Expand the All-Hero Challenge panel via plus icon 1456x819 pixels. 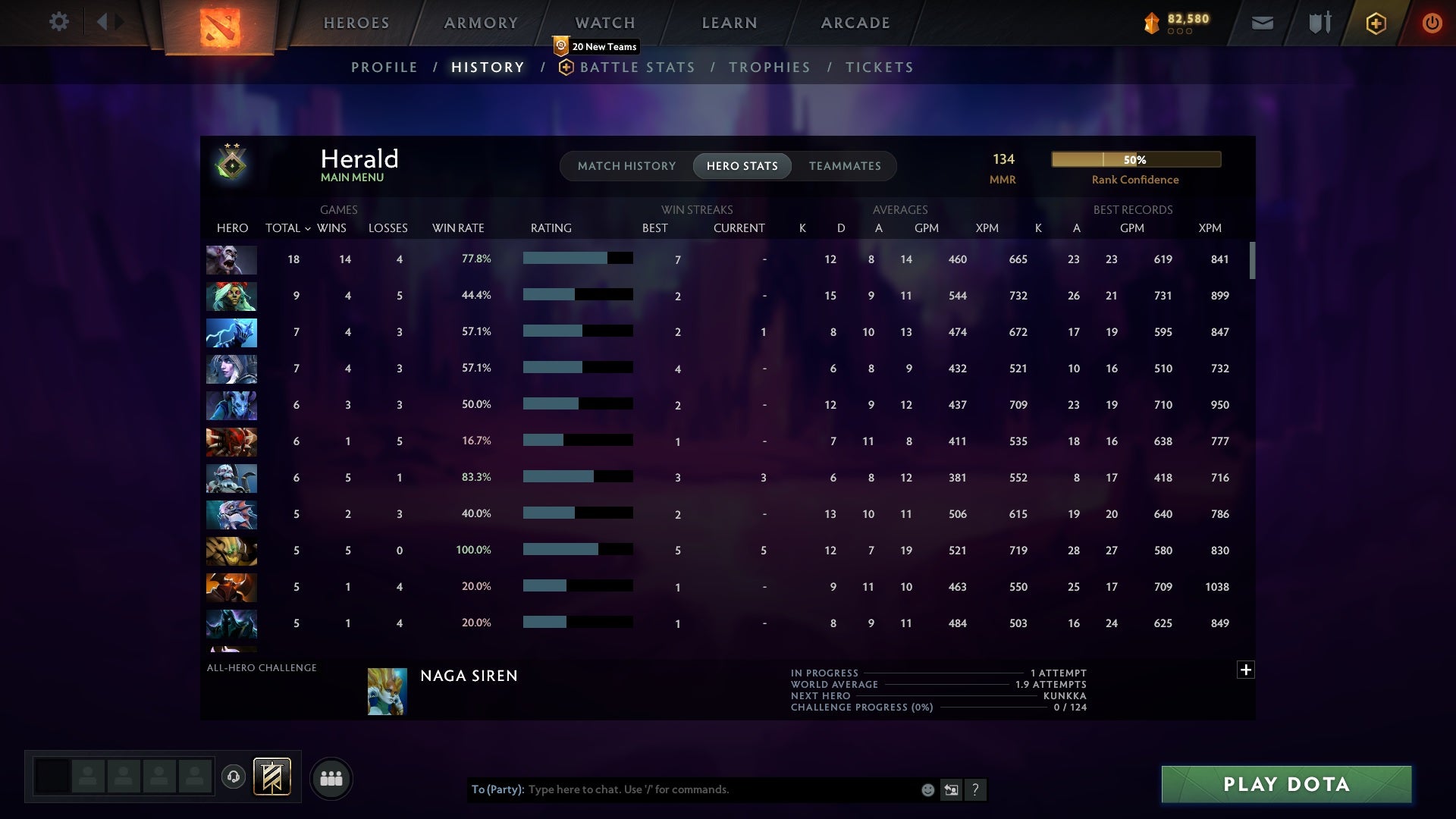[1246, 670]
